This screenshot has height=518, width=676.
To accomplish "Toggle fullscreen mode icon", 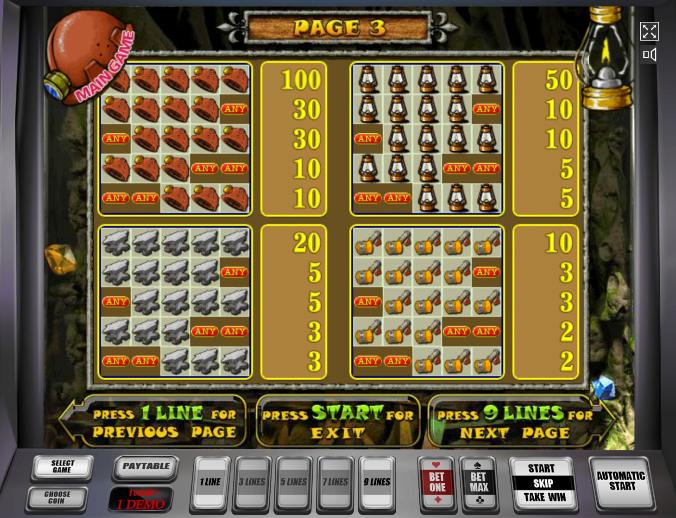I will point(649,32).
